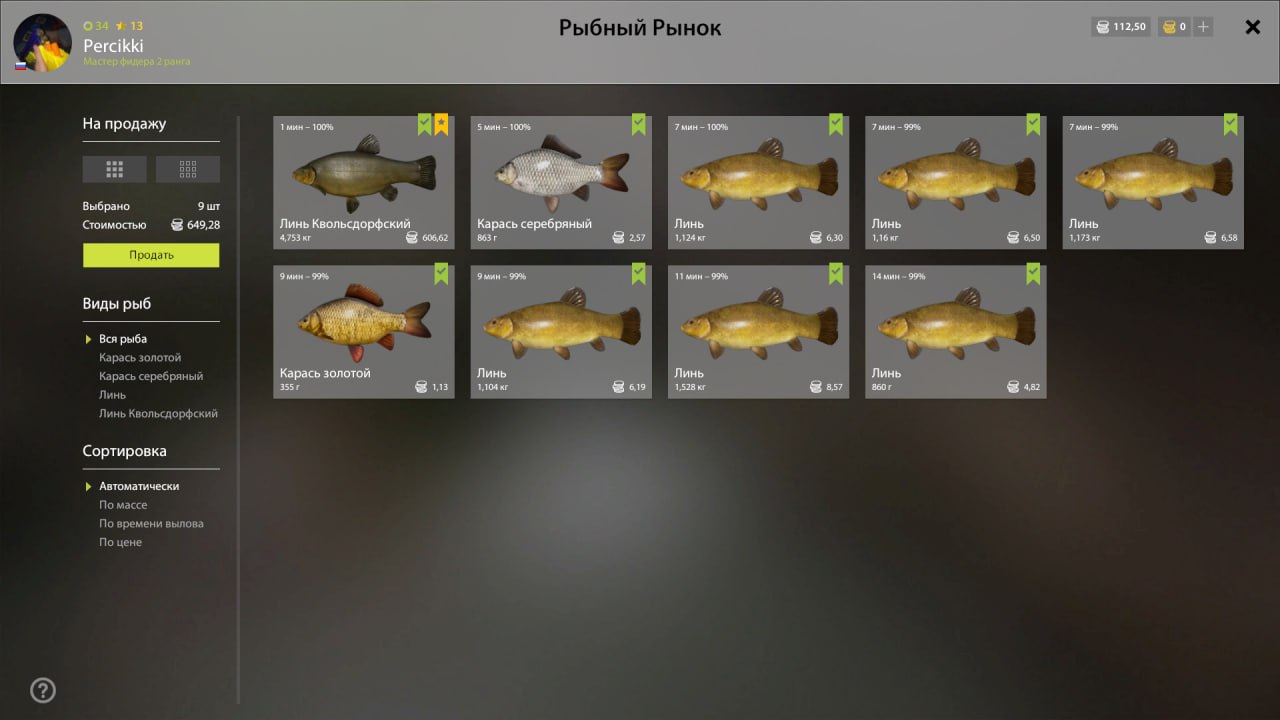Viewport: 1280px width, 720px height.
Task: Sort fish По времени вылова
Action: [151, 524]
